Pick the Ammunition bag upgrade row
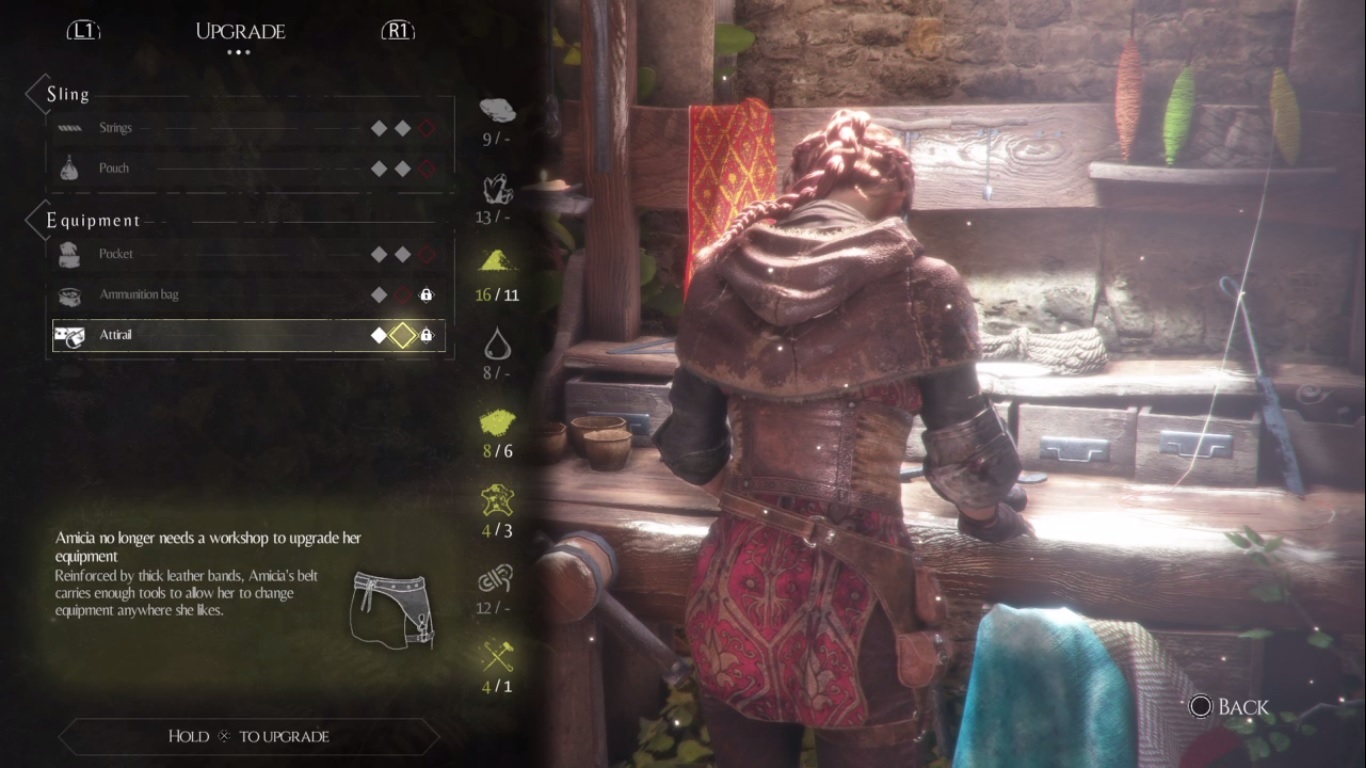This screenshot has width=1366, height=768. click(248, 294)
